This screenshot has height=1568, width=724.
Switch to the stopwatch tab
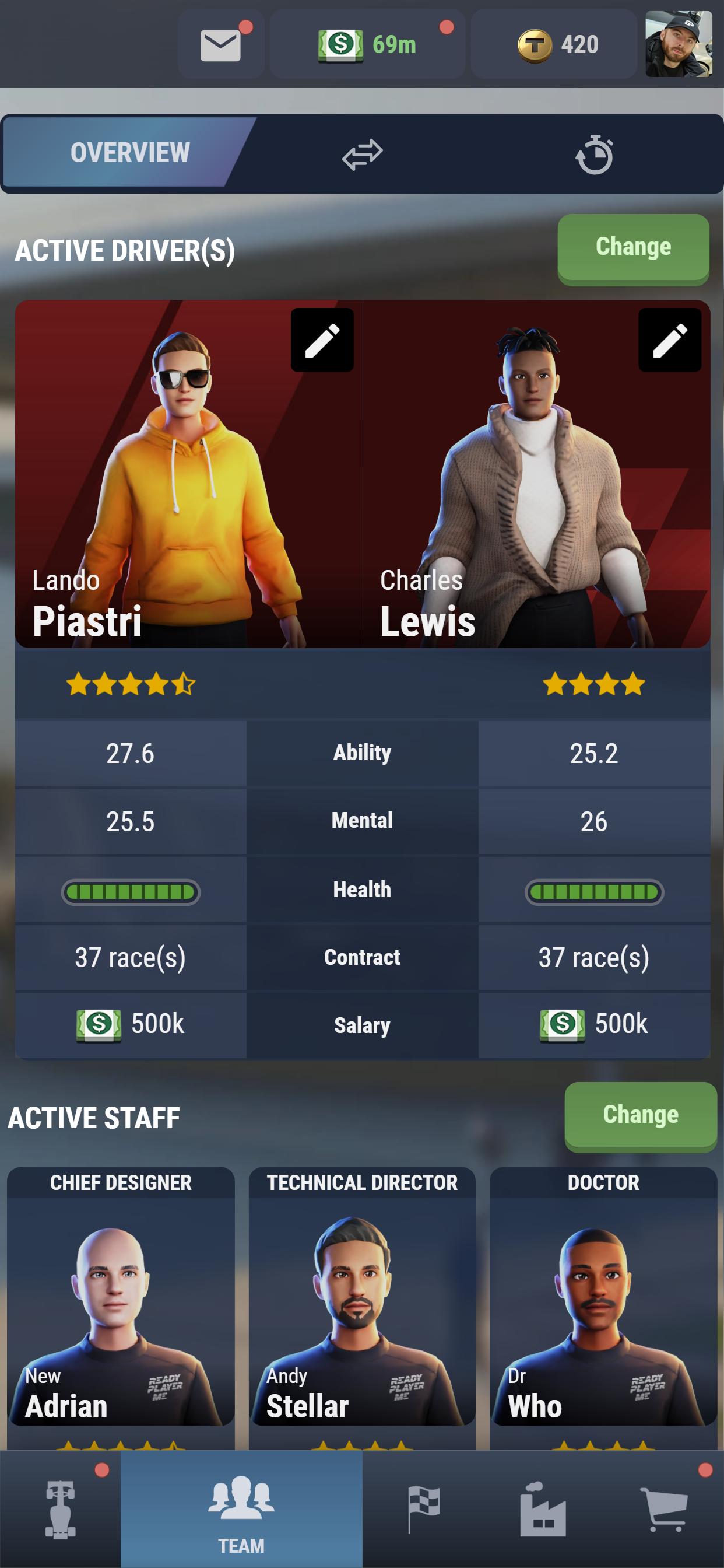pos(594,155)
